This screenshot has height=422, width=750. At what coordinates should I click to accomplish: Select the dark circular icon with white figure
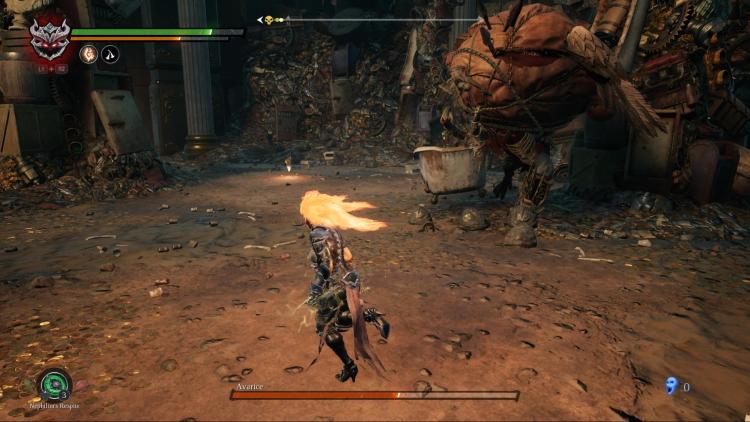[x=110, y=54]
